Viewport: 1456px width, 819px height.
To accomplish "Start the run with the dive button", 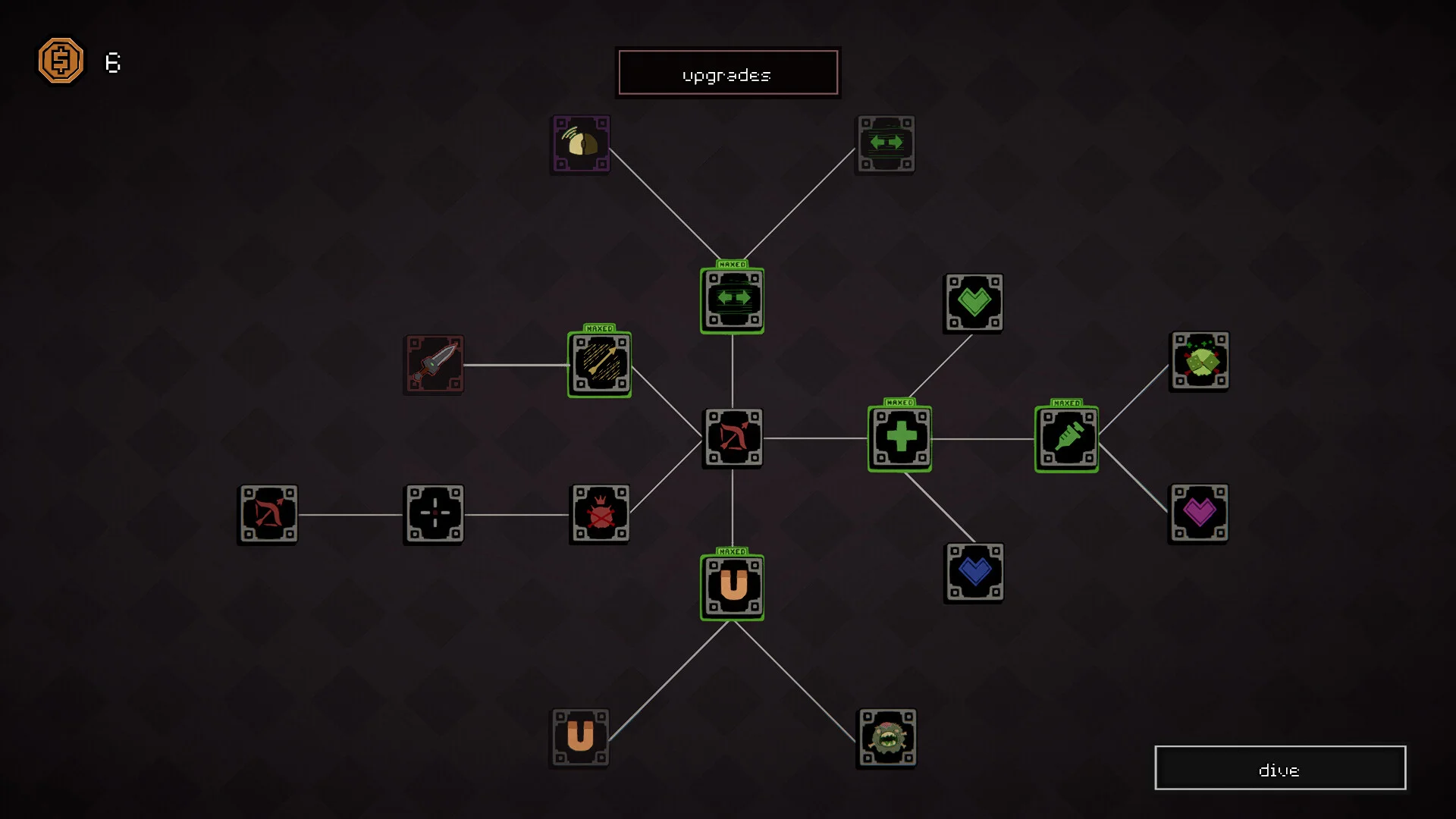I will 1279,768.
